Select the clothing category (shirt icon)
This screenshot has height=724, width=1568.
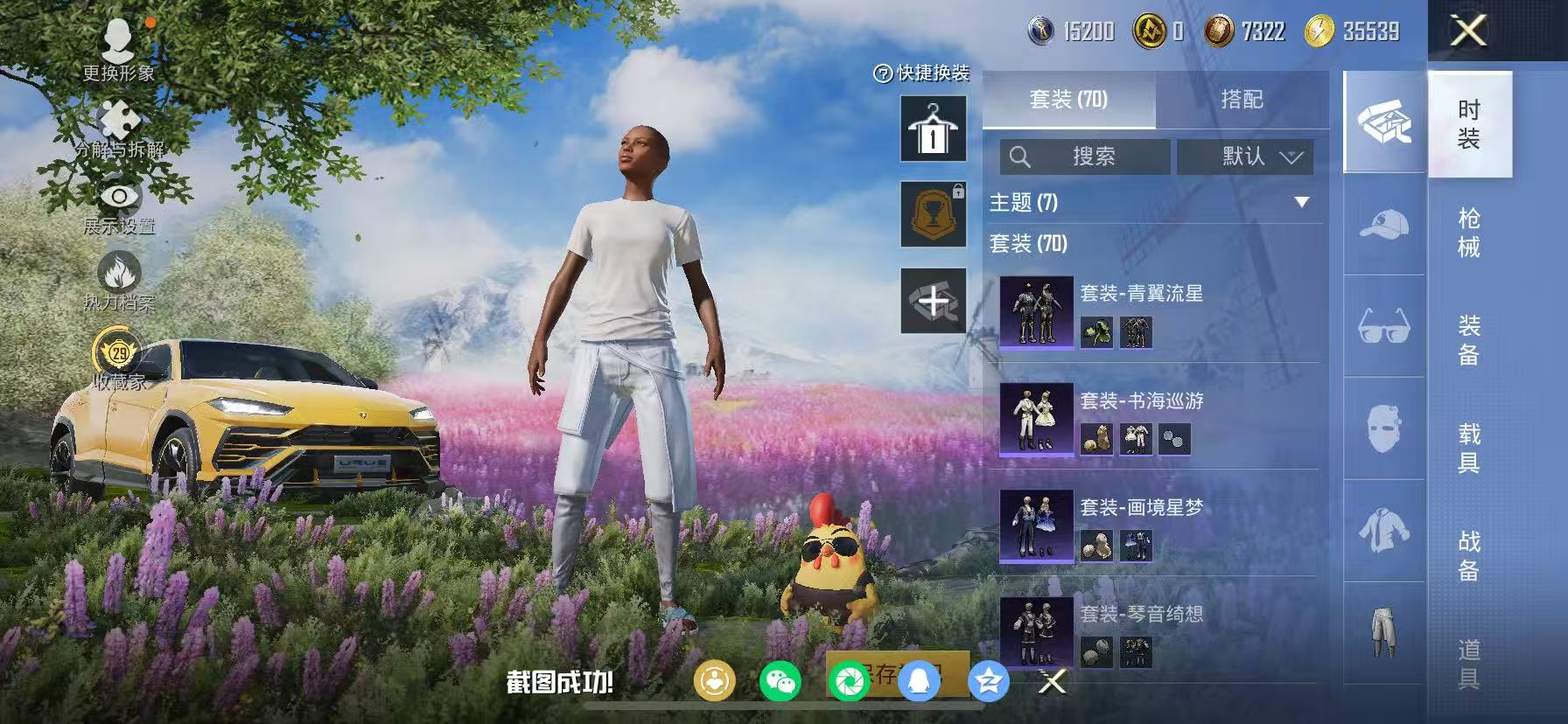pos(1383,527)
